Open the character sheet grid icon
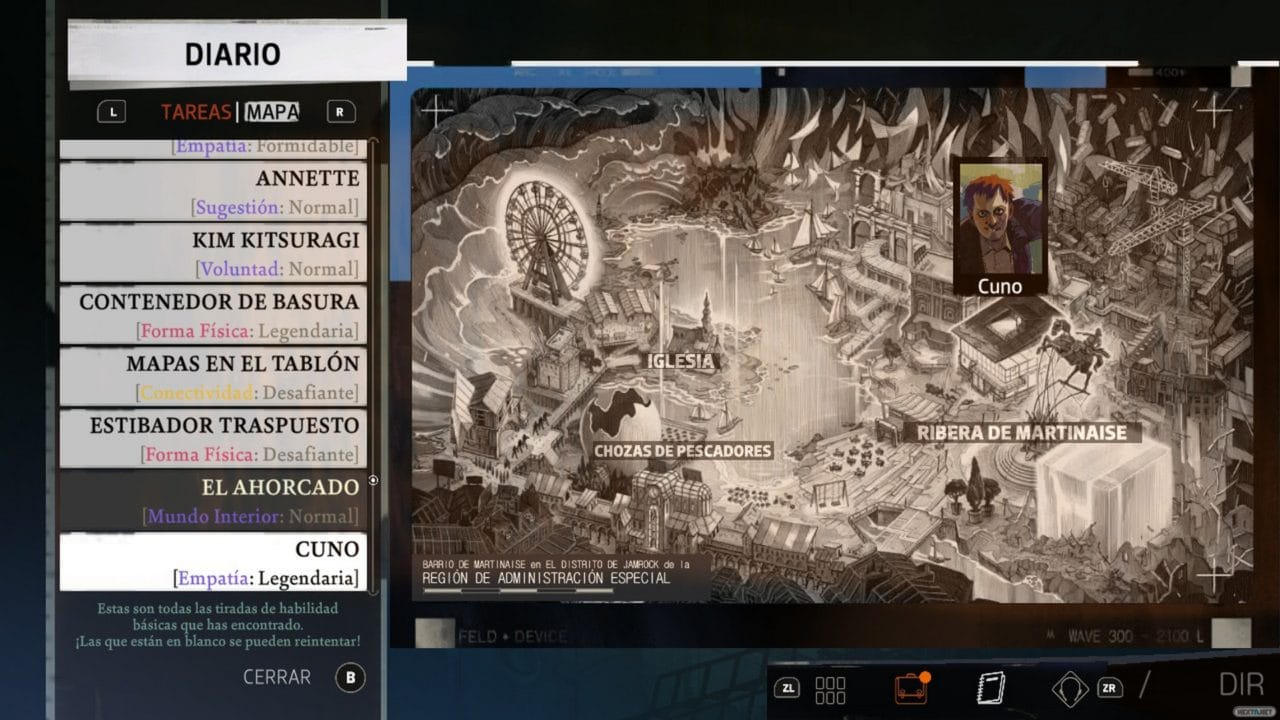 (x=828, y=687)
